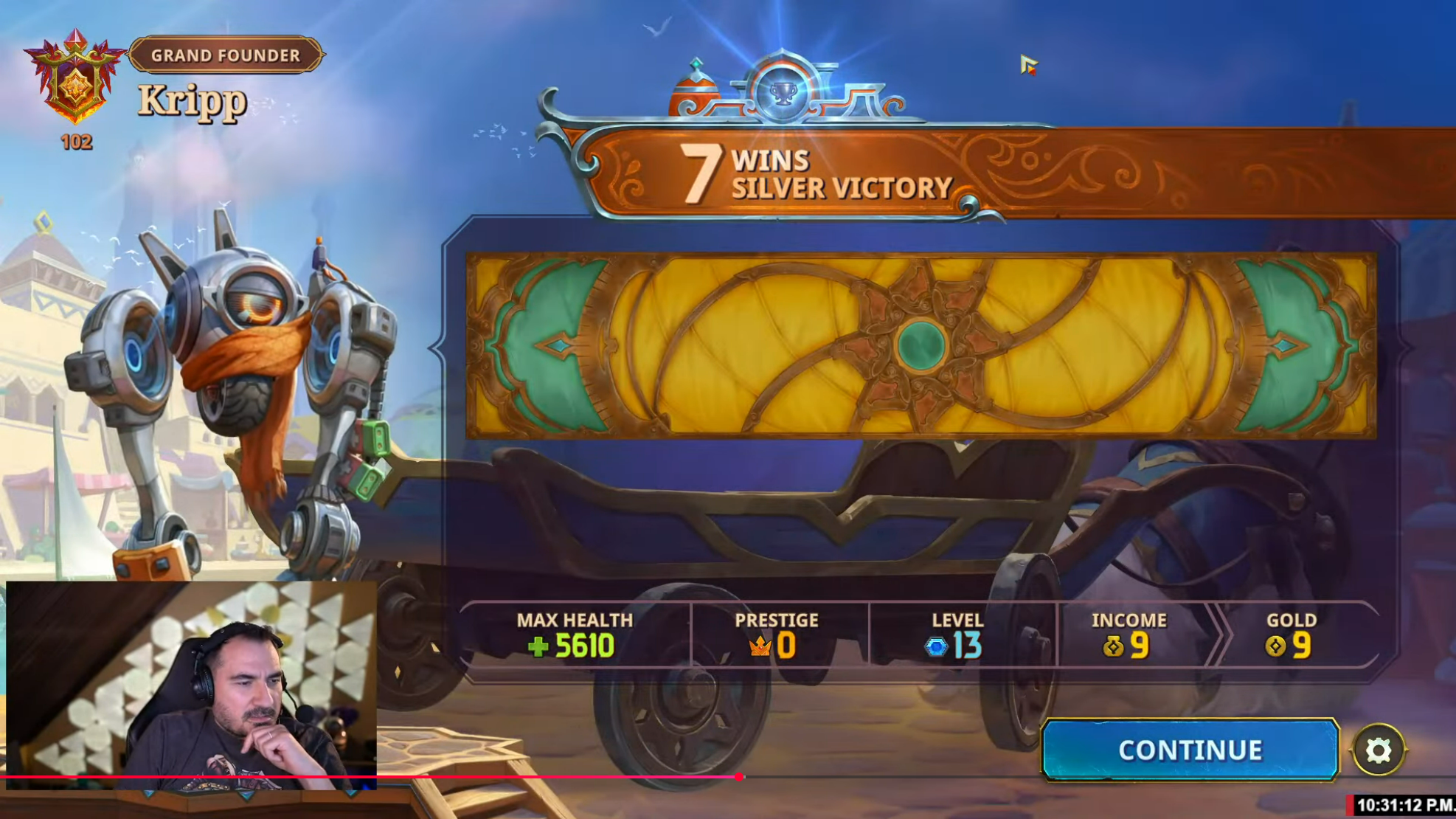Seek the video on the red progress bar
This screenshot has width=1456, height=819.
point(739,777)
